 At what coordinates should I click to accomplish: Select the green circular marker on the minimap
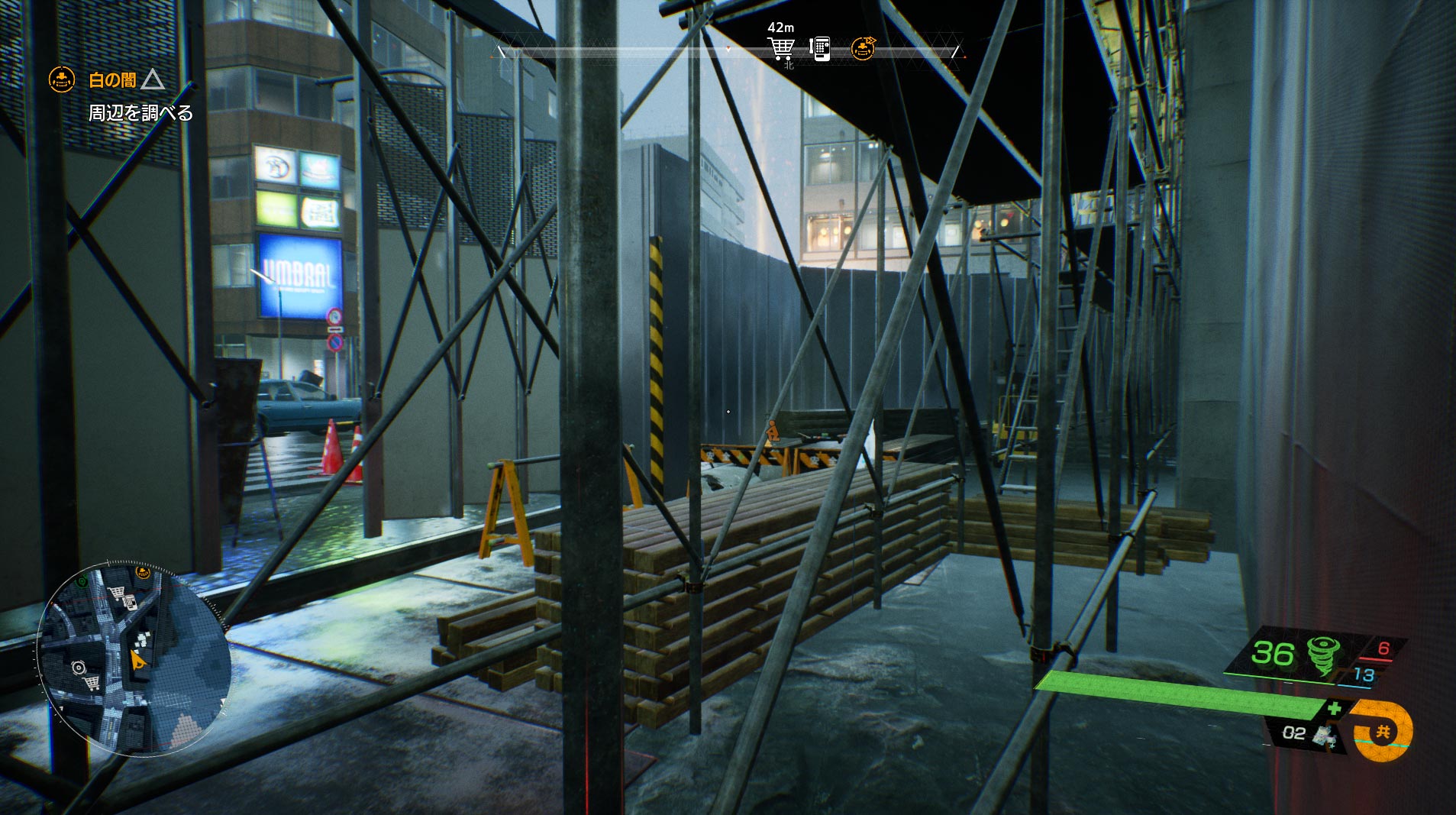(x=82, y=581)
